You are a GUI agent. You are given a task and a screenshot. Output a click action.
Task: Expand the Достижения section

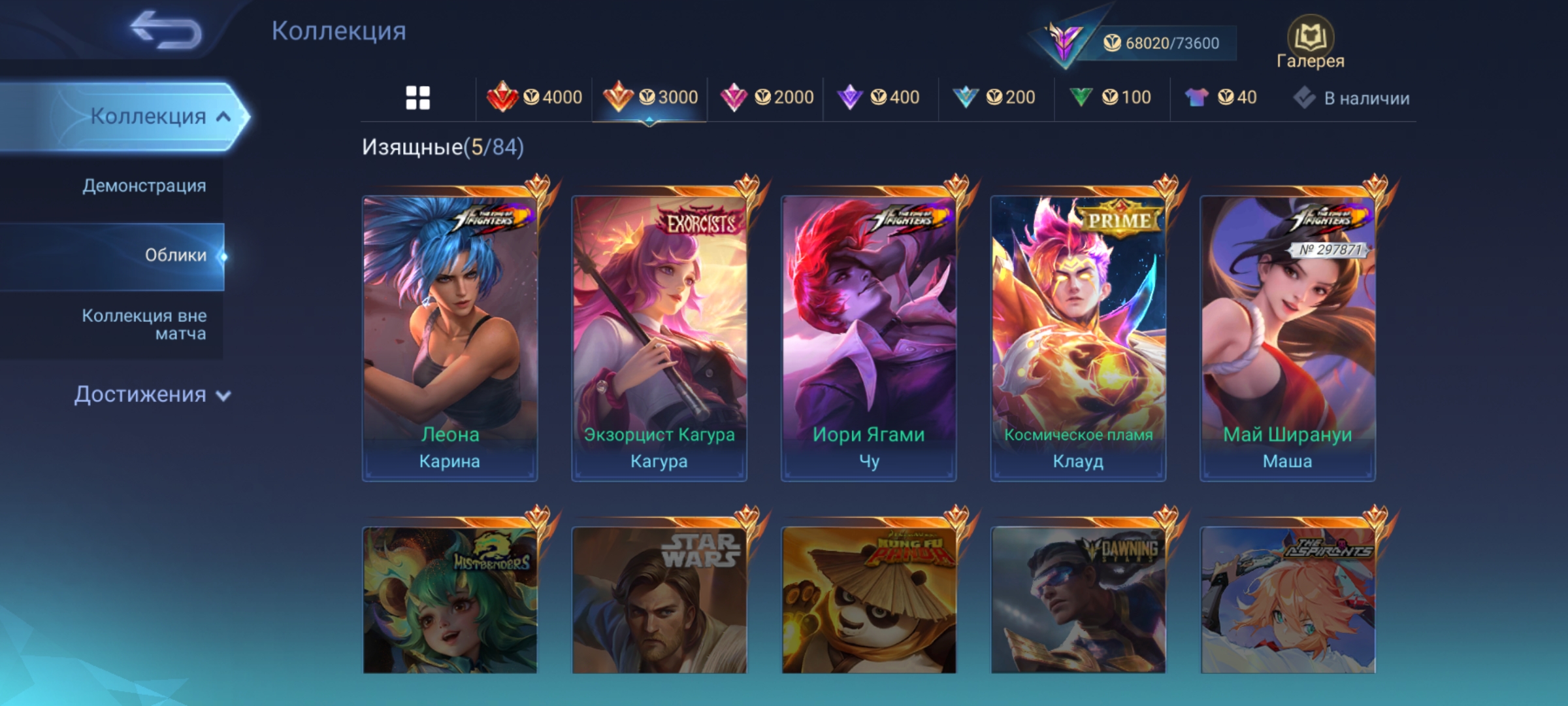pos(152,395)
